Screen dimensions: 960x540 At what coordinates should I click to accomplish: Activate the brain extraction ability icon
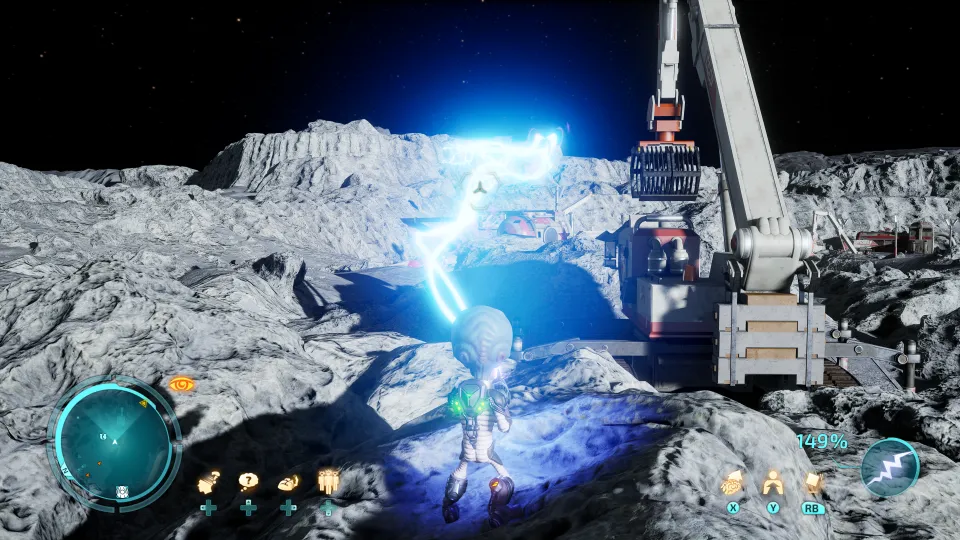pos(733,483)
